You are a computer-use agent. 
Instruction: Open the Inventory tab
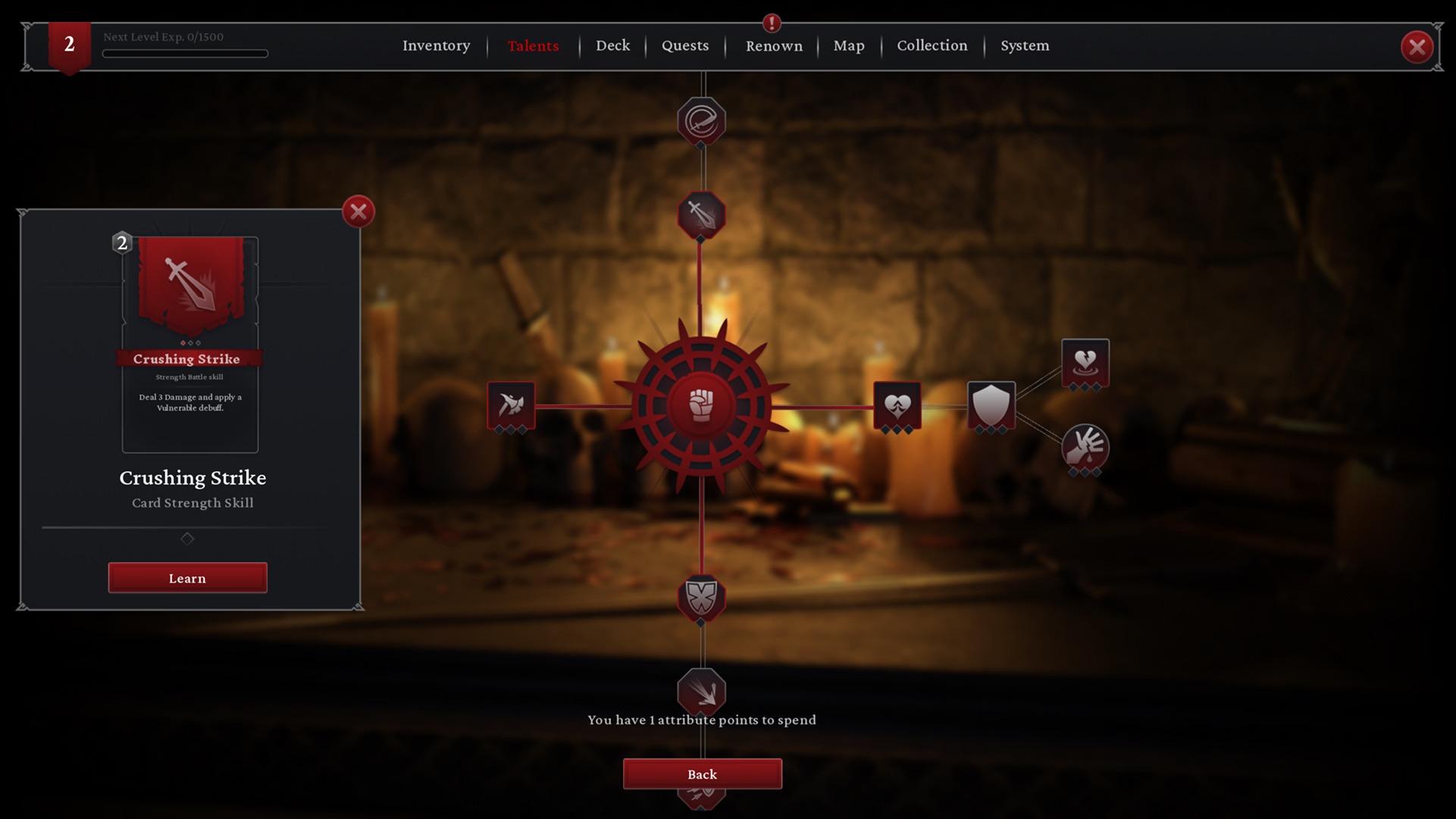pos(436,45)
